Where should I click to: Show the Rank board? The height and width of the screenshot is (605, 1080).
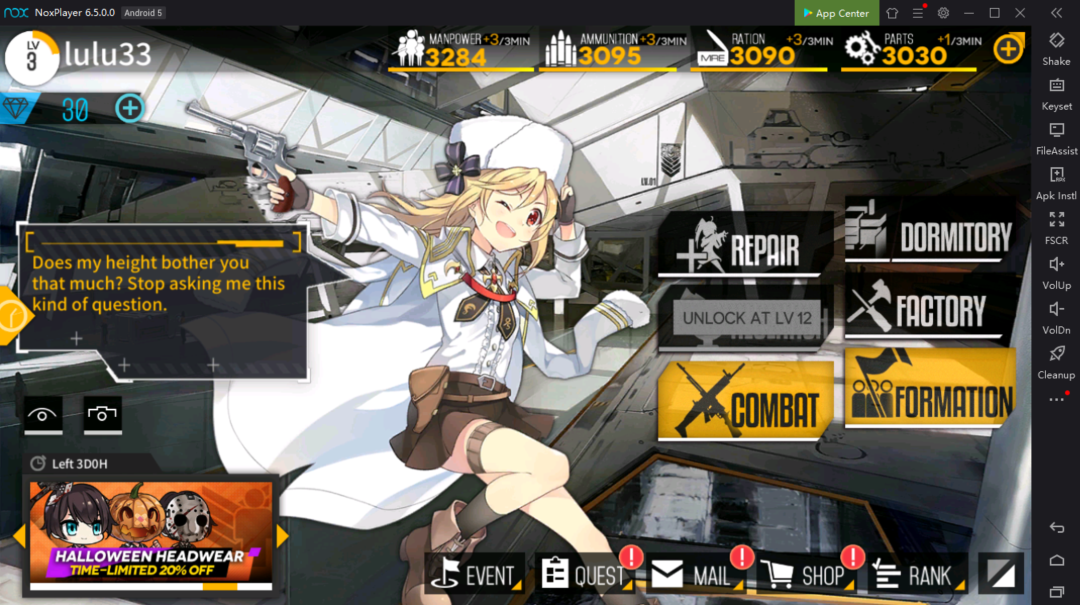pyautogui.click(x=914, y=575)
